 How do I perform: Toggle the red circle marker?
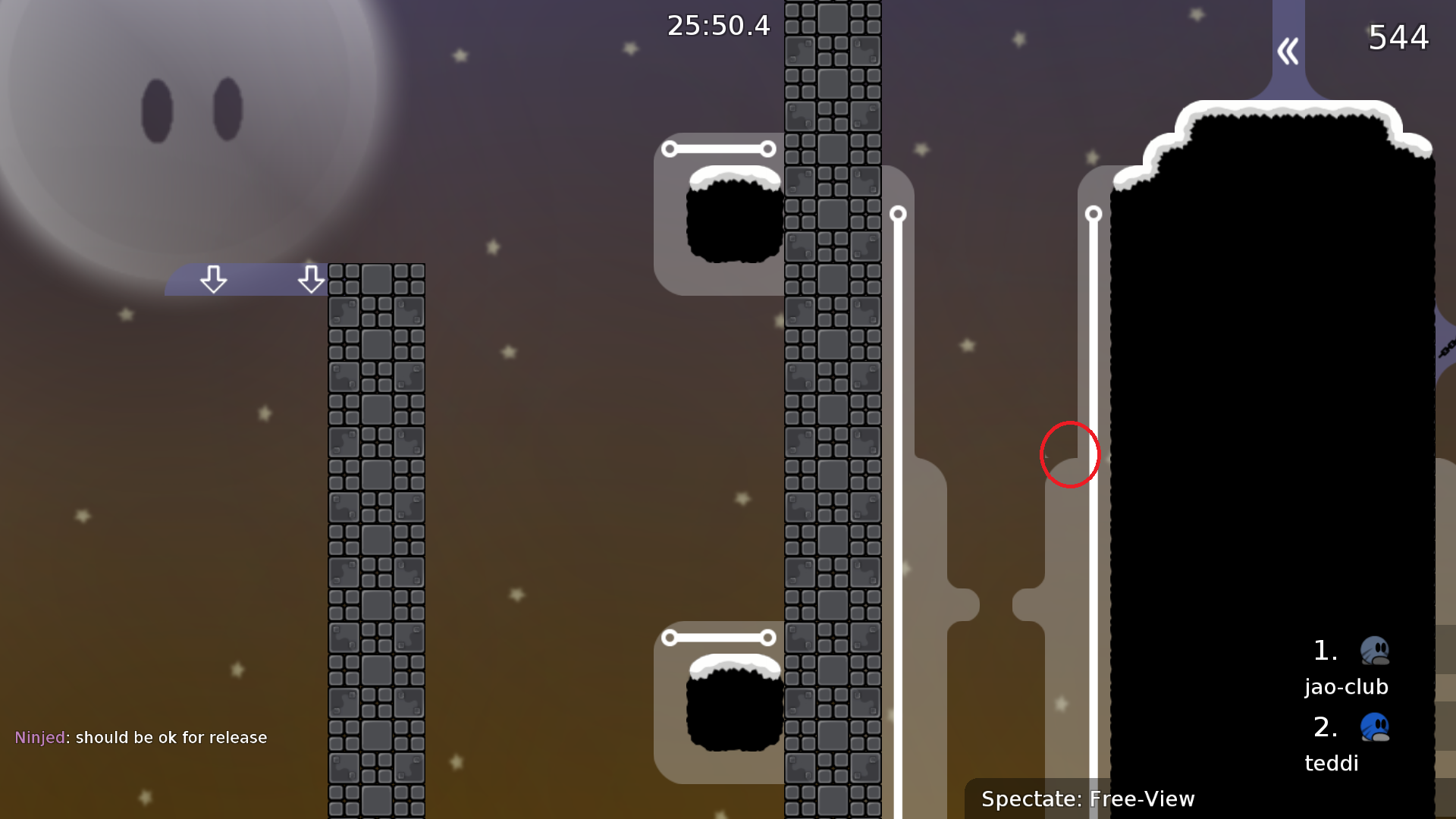1069,453
